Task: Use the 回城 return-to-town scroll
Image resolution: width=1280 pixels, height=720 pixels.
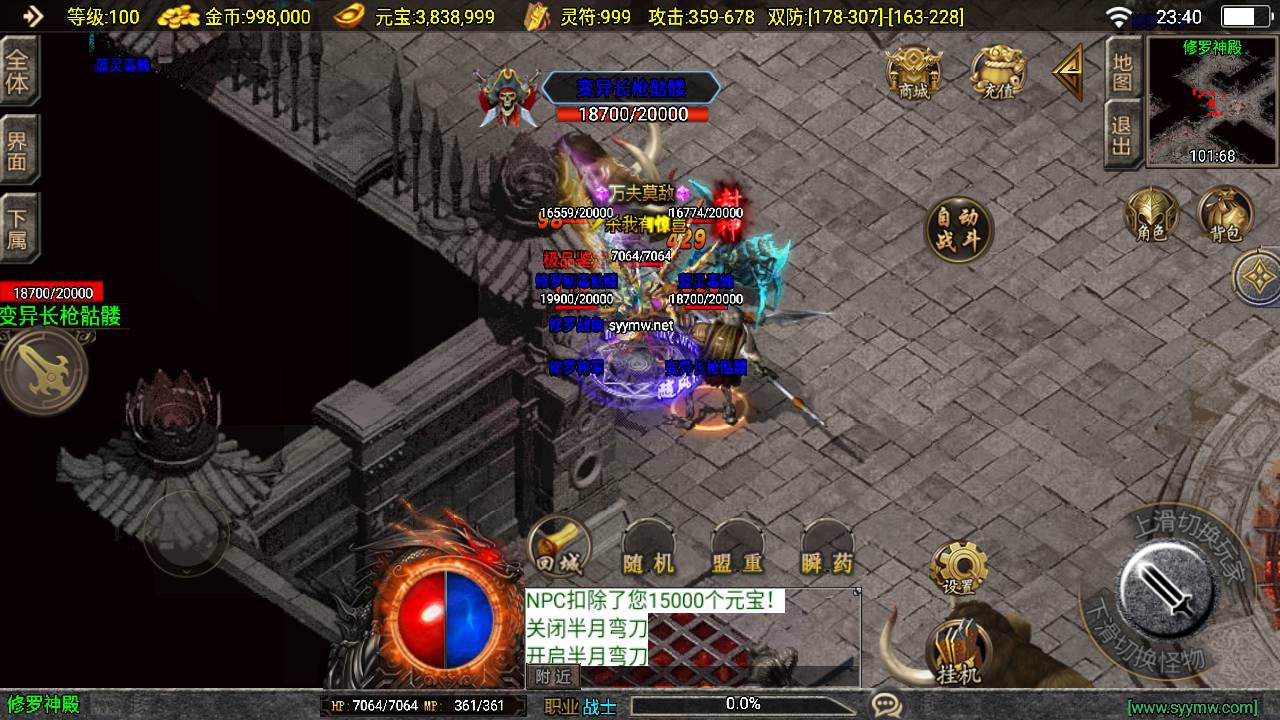Action: 558,549
